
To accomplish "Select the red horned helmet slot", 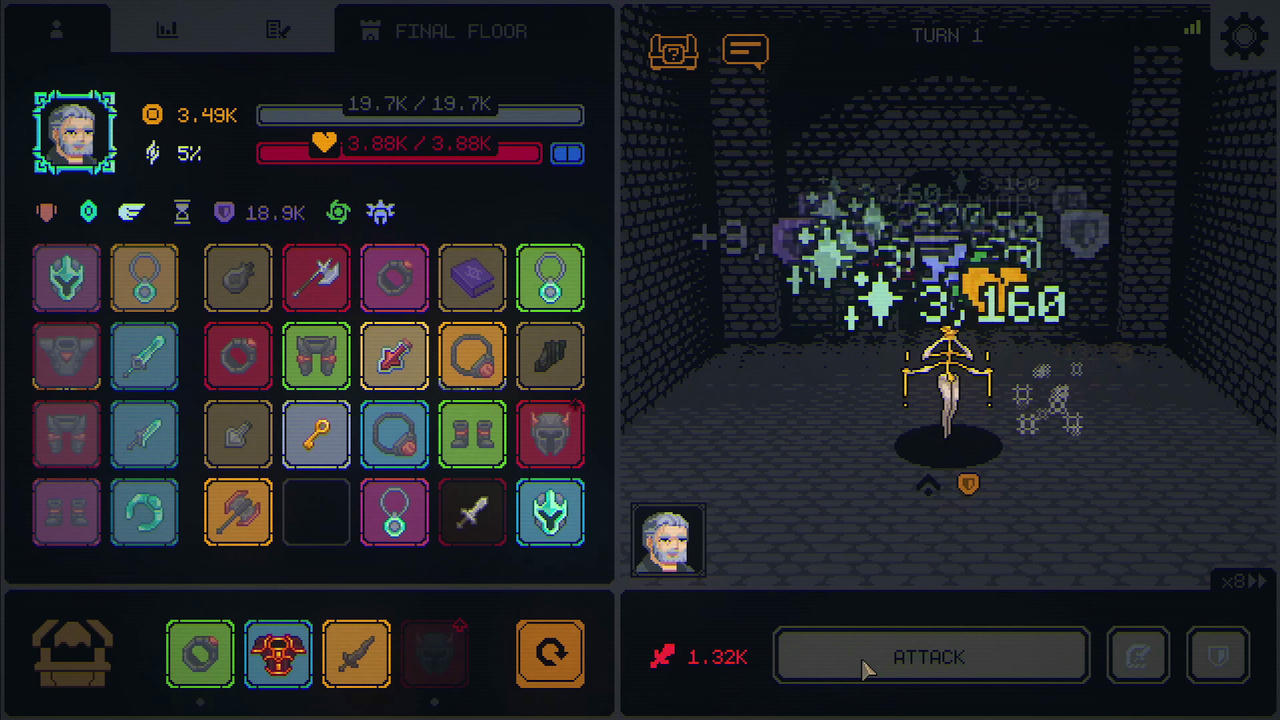I will (550, 435).
